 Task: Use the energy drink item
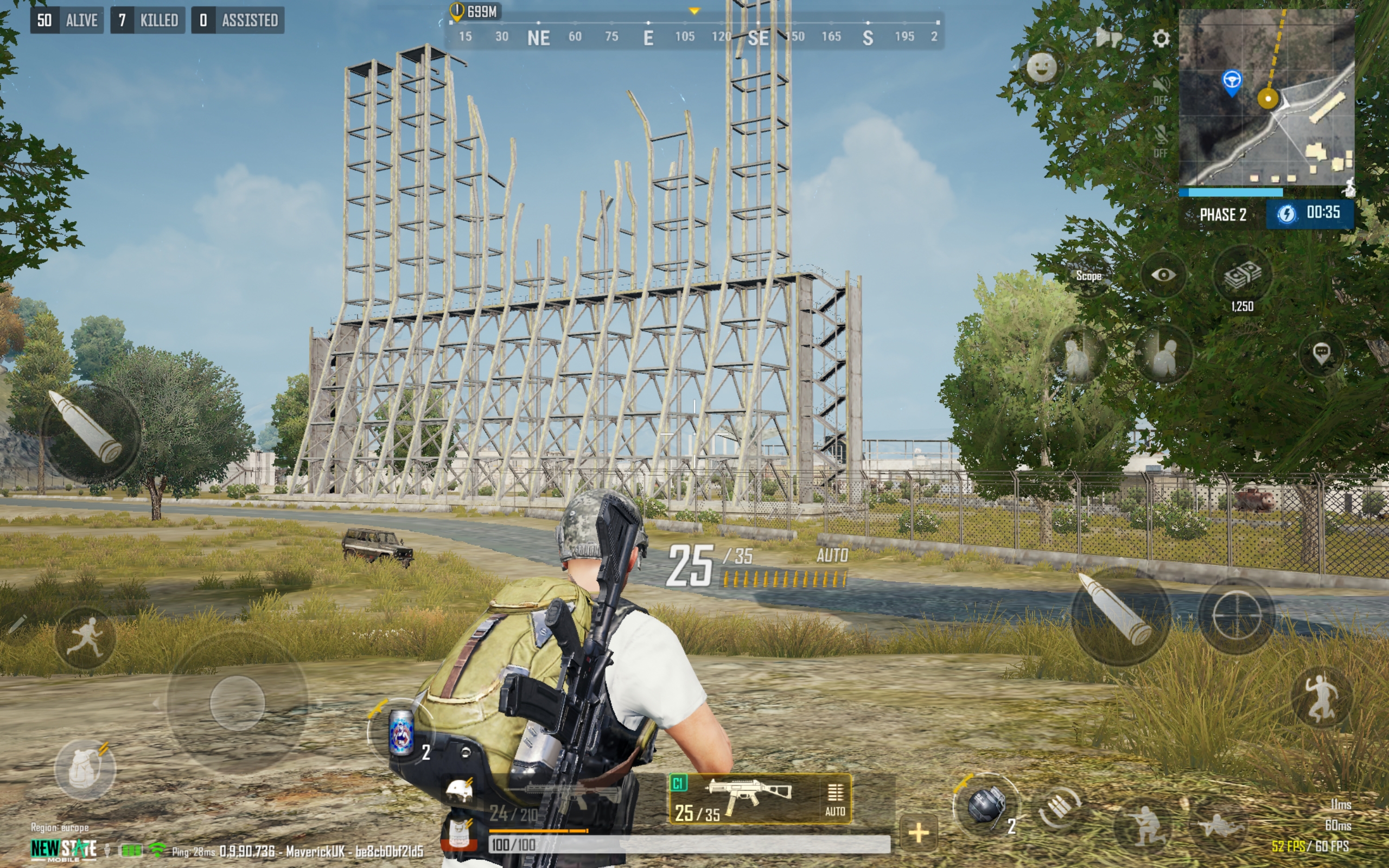401,732
